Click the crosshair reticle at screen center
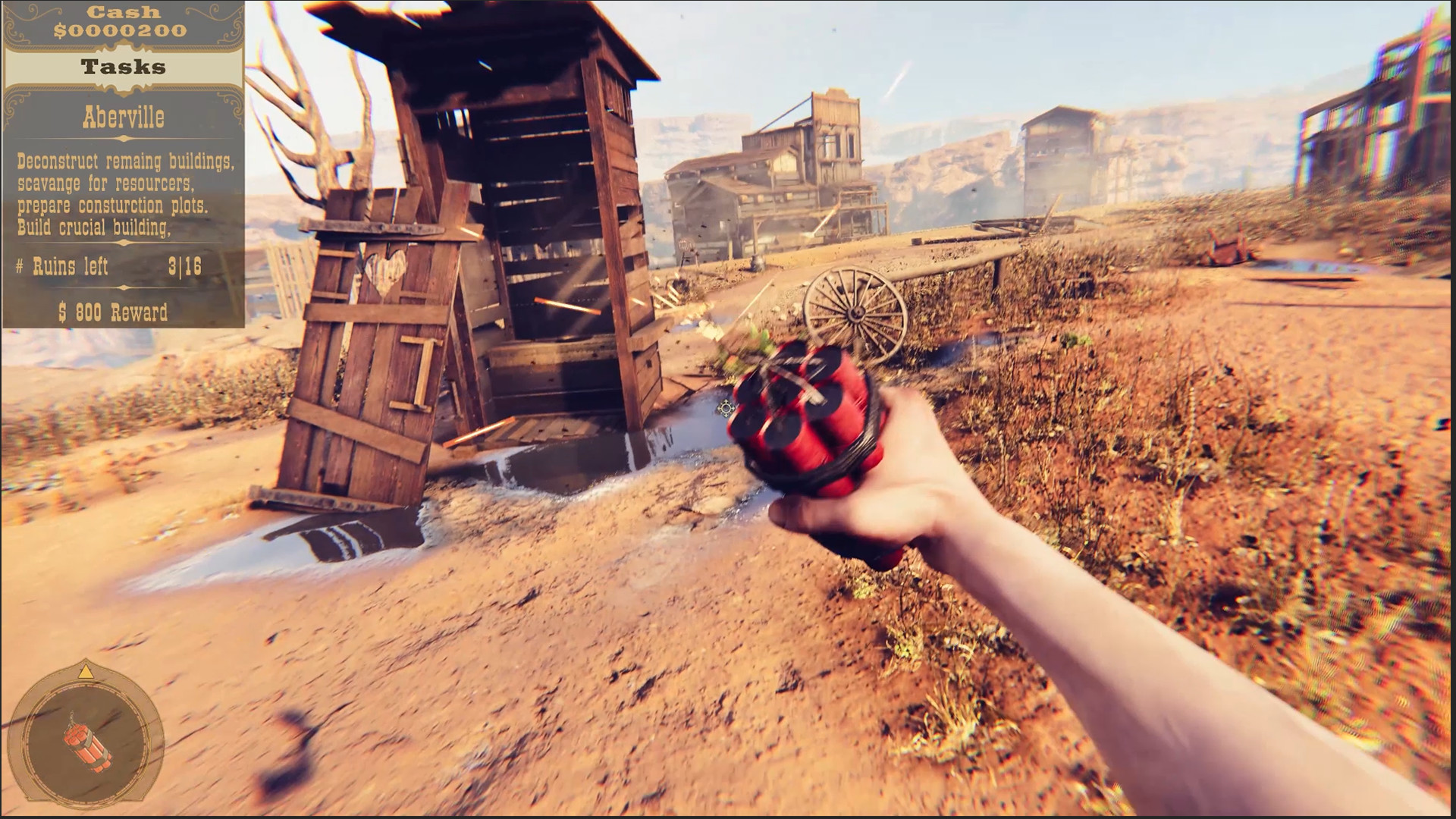1456x819 pixels. [725, 409]
